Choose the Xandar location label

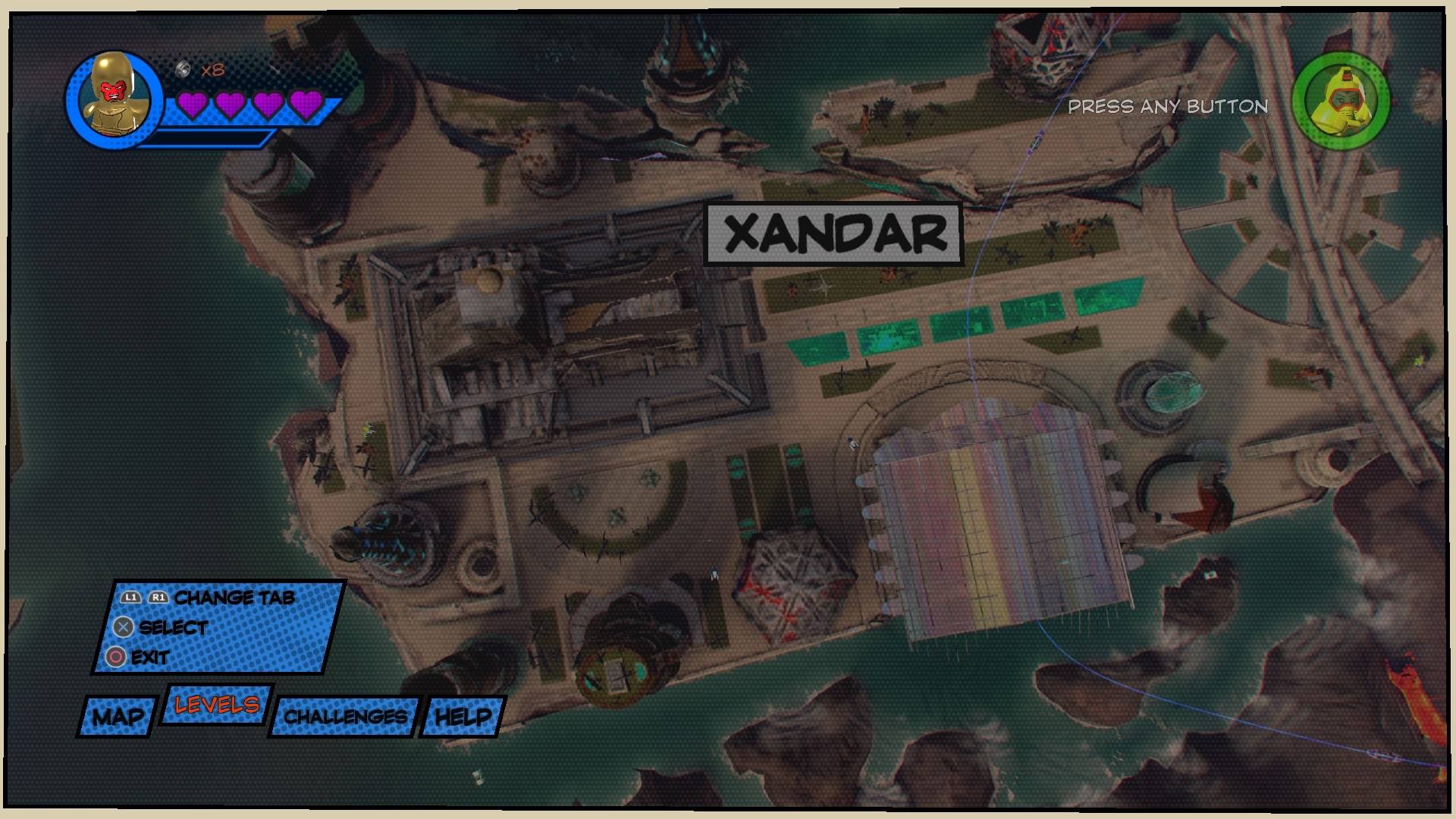click(835, 234)
